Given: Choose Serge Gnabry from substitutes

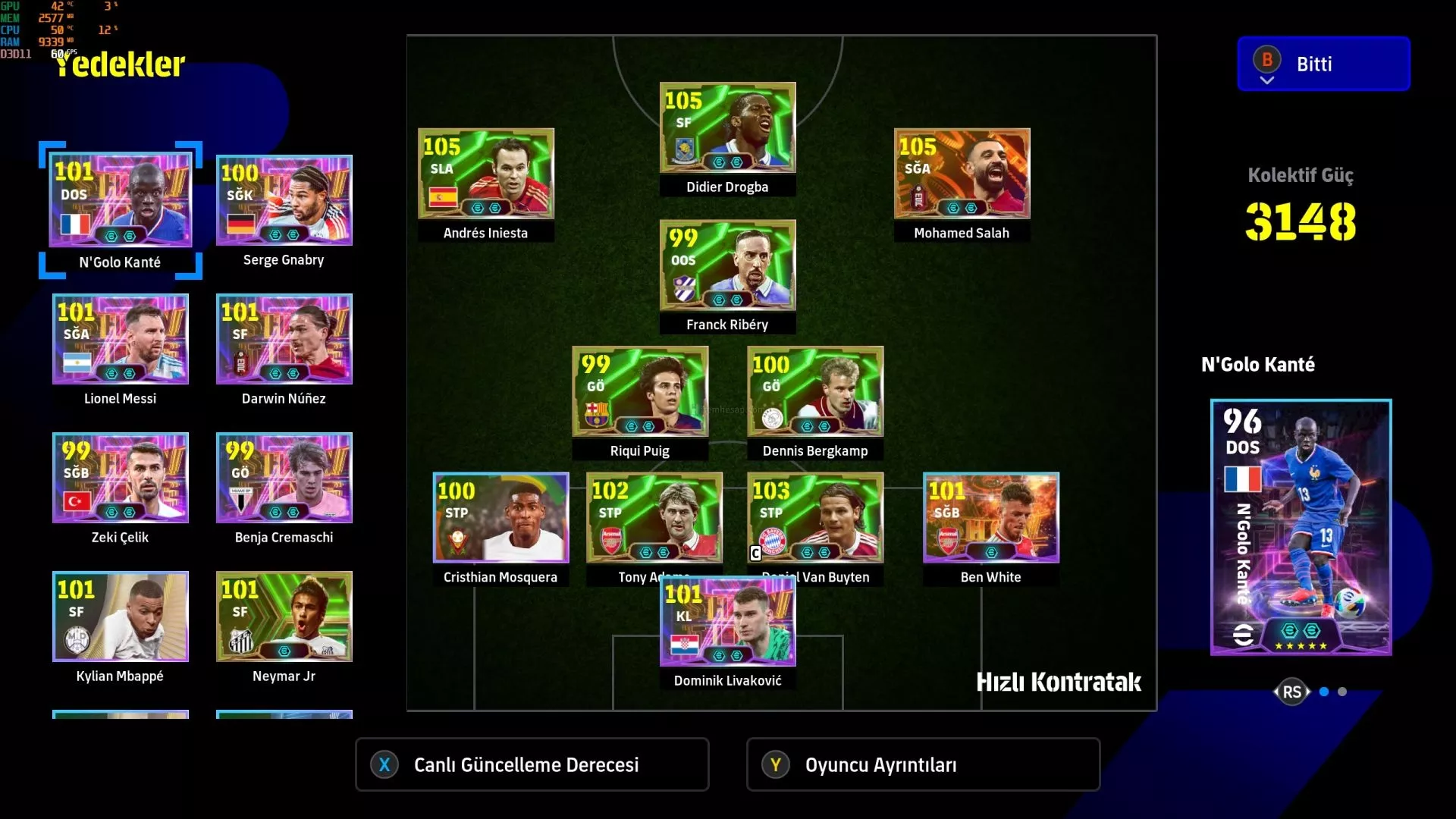Looking at the screenshot, I should pyautogui.click(x=284, y=201).
